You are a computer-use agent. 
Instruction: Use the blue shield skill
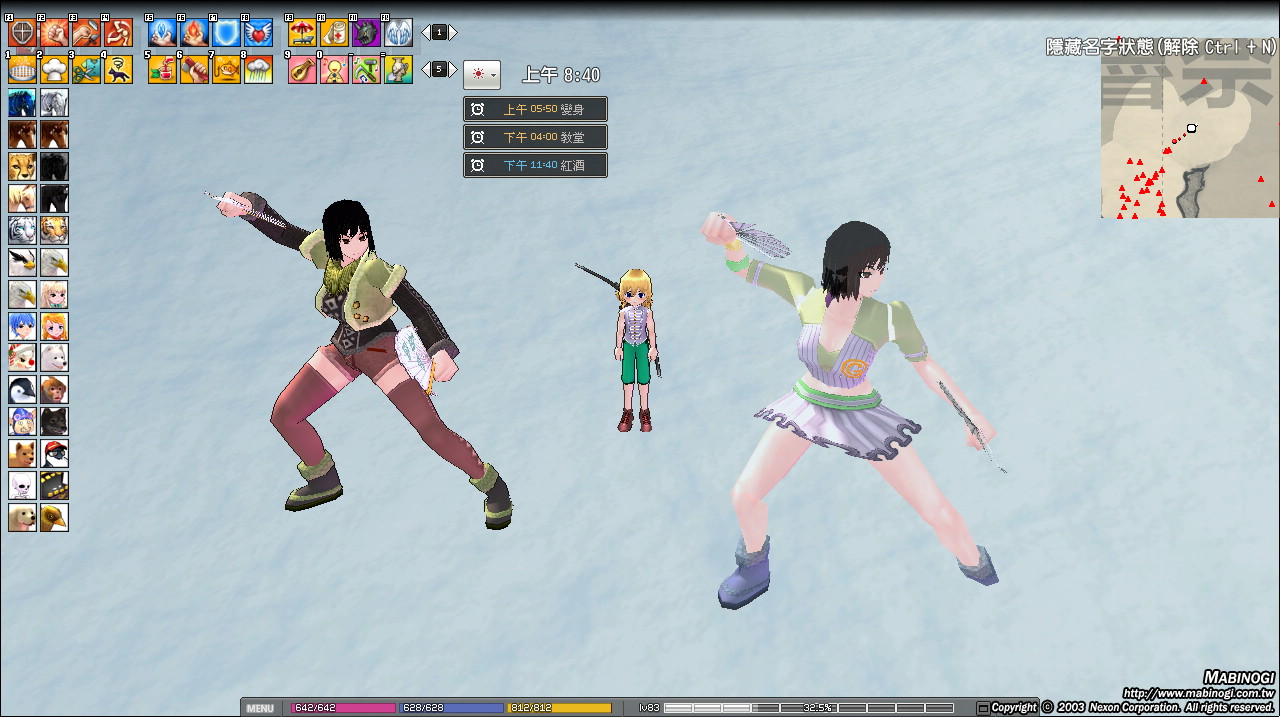coord(226,33)
